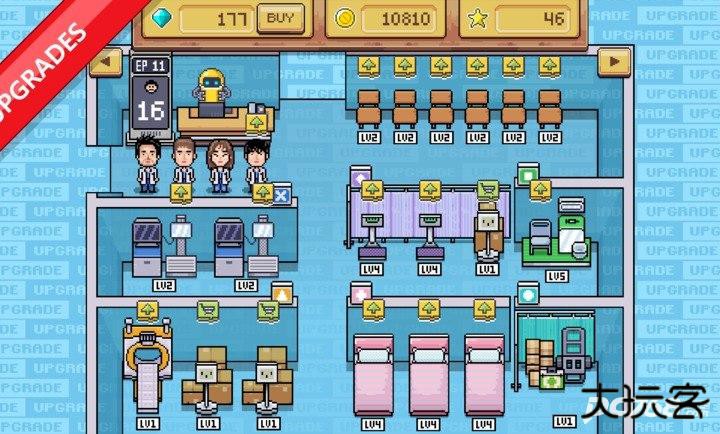Select the blue X room badge
This screenshot has width=720, height=434.
click(x=281, y=196)
